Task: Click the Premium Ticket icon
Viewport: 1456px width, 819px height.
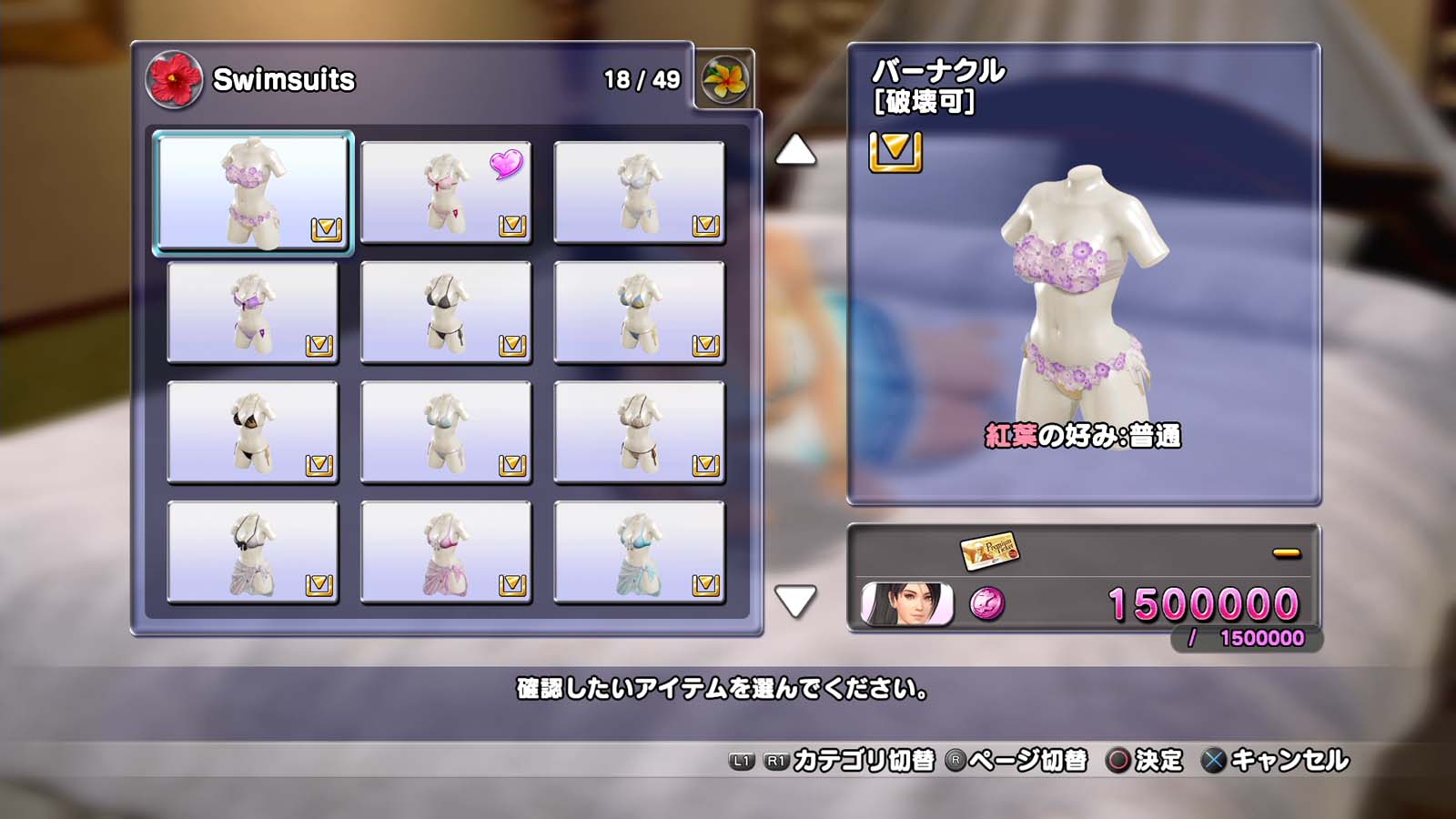Action: pyautogui.click(x=989, y=550)
